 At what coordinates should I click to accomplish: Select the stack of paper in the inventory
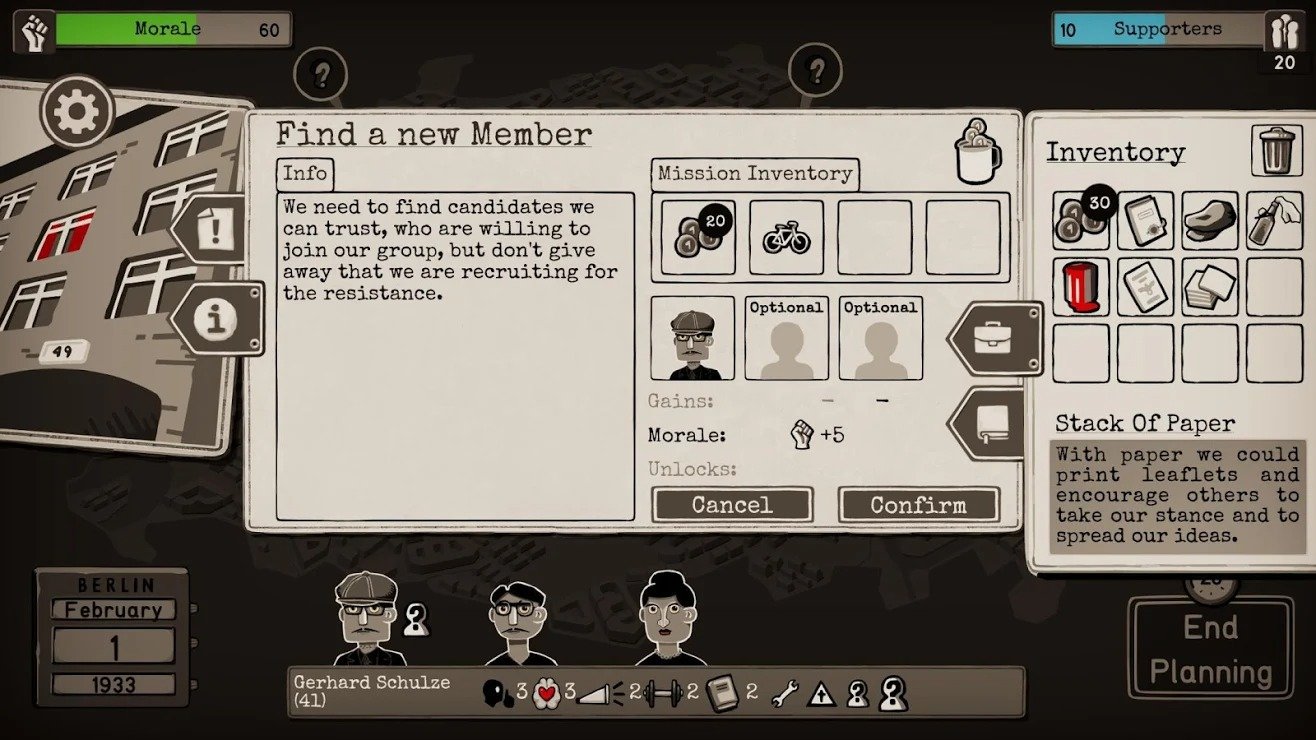[1210, 288]
